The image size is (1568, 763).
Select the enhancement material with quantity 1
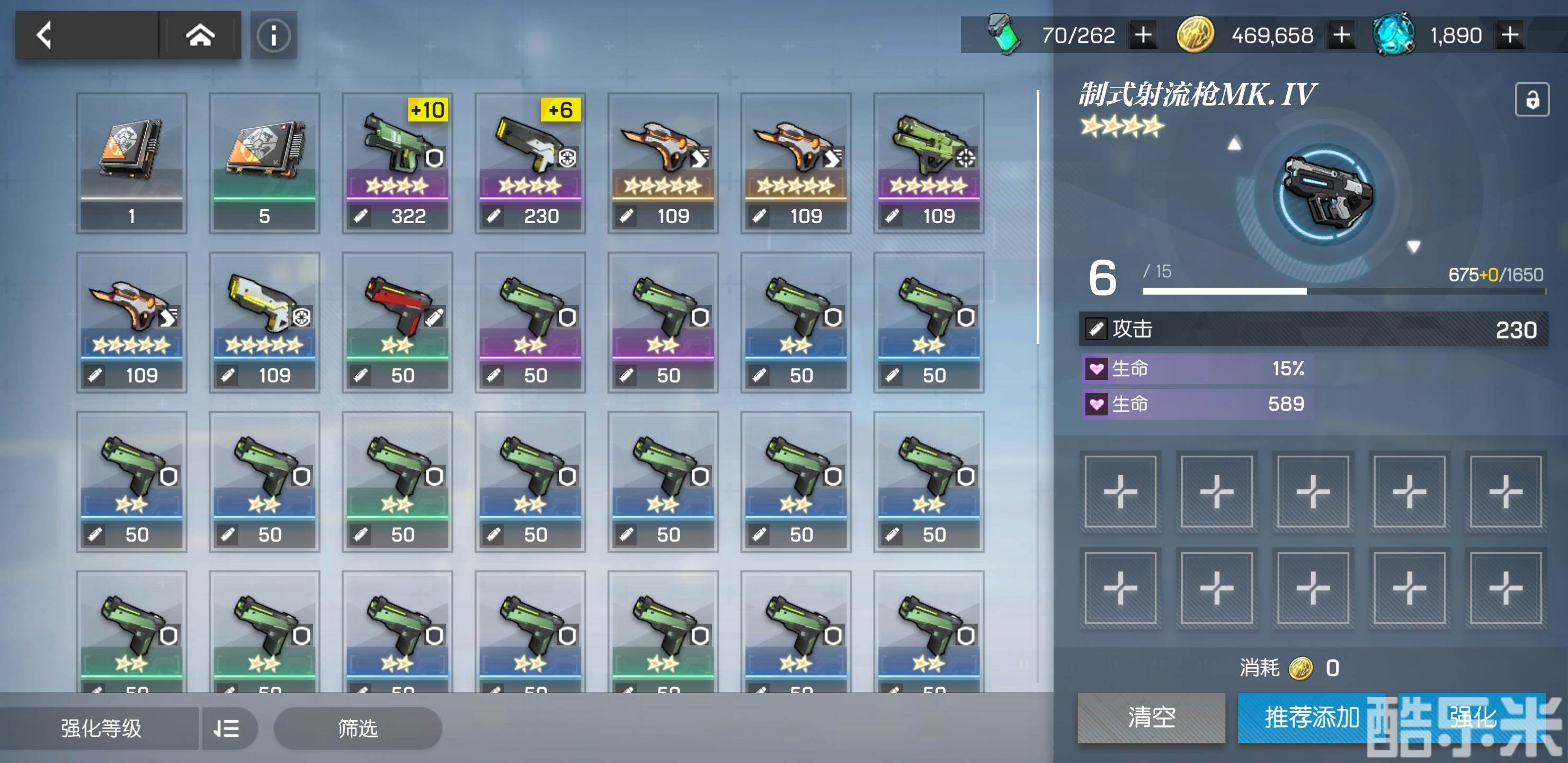pyautogui.click(x=131, y=163)
